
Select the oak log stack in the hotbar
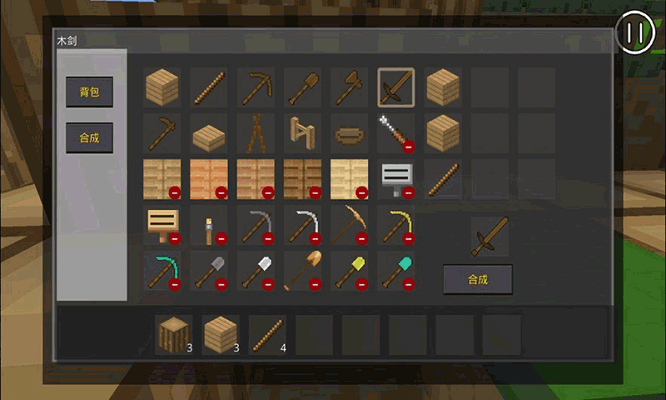point(174,335)
